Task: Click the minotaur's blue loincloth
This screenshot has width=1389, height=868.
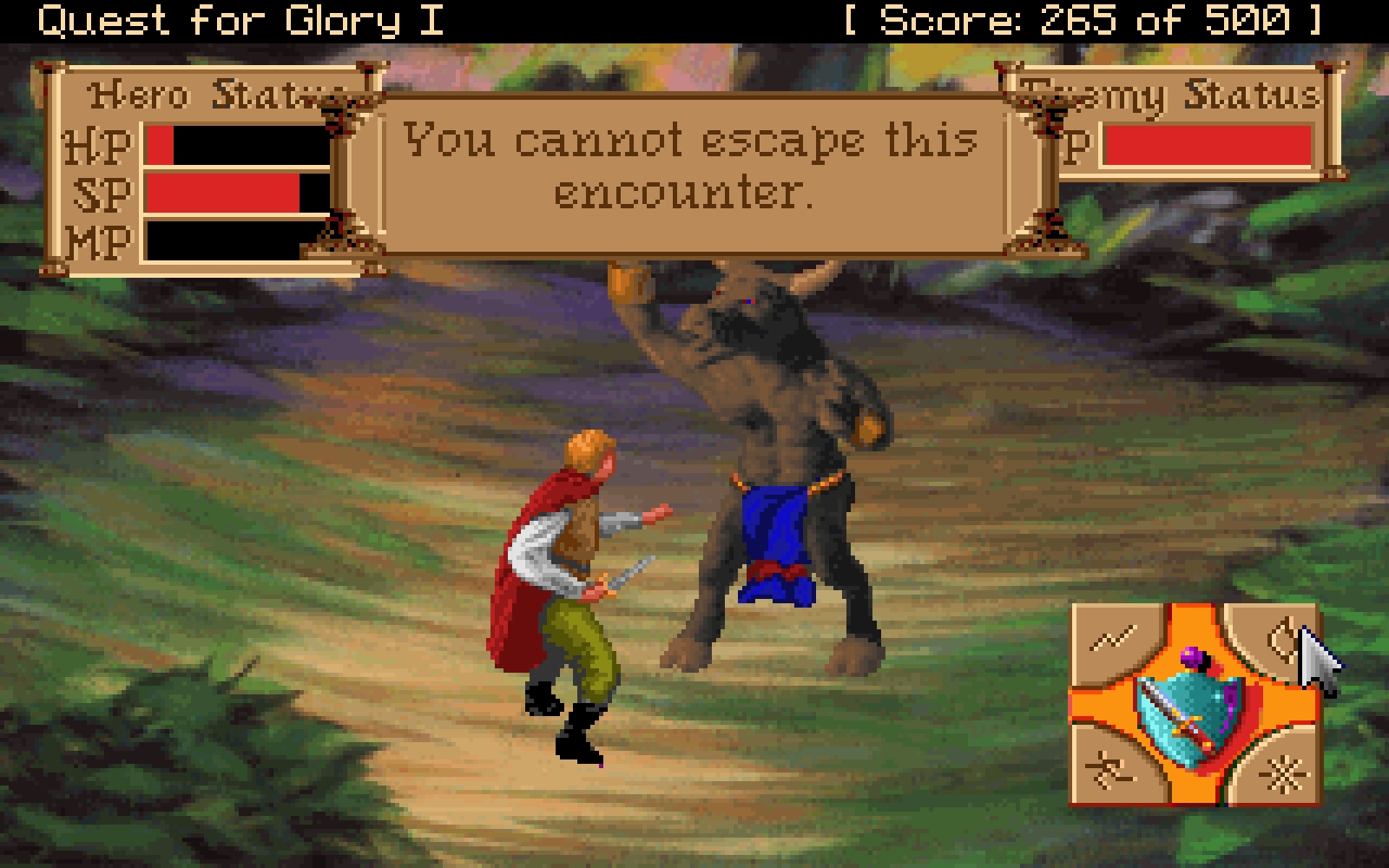Action: 777,534
